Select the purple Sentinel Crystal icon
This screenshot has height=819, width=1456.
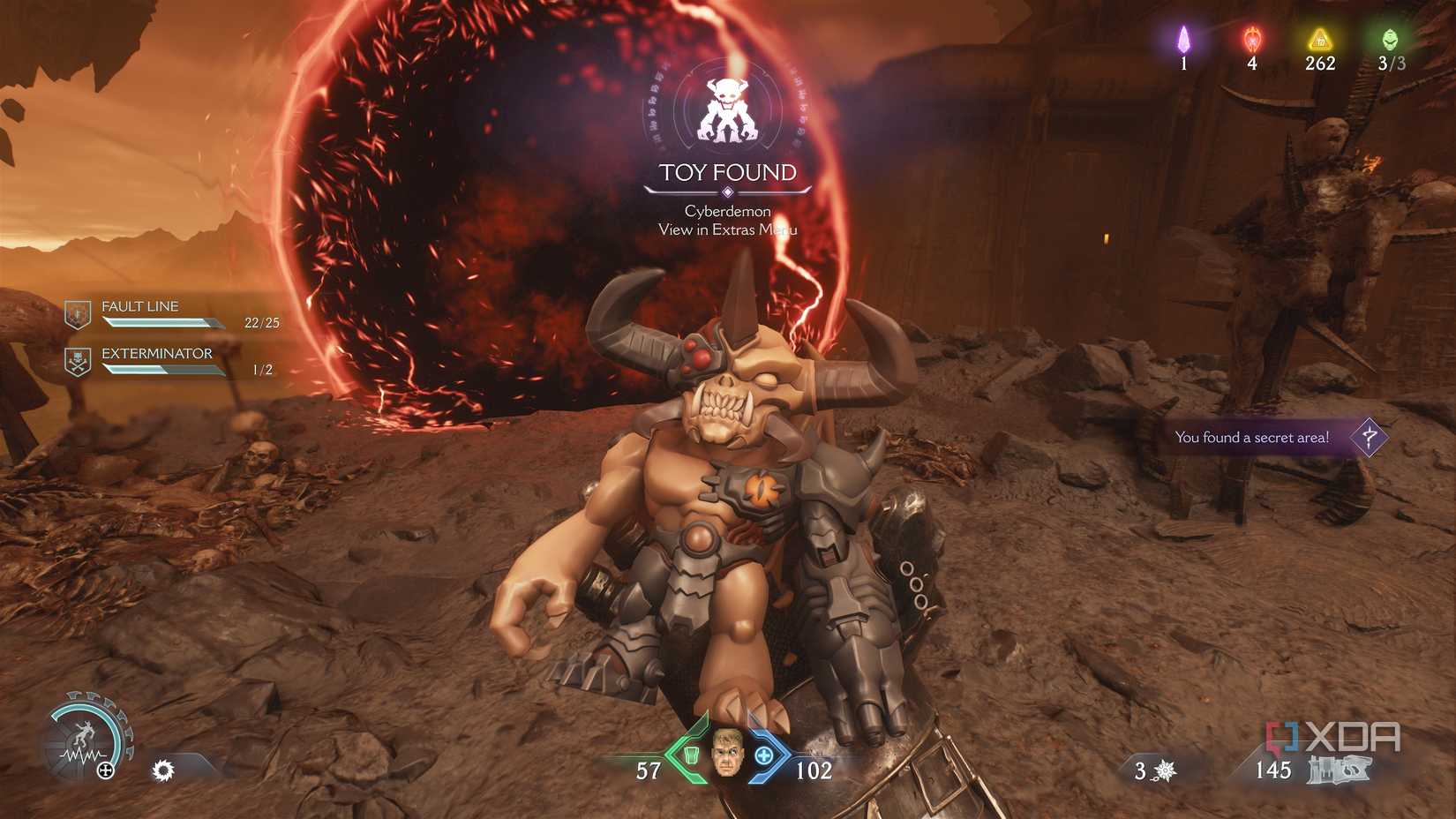coord(1182,39)
